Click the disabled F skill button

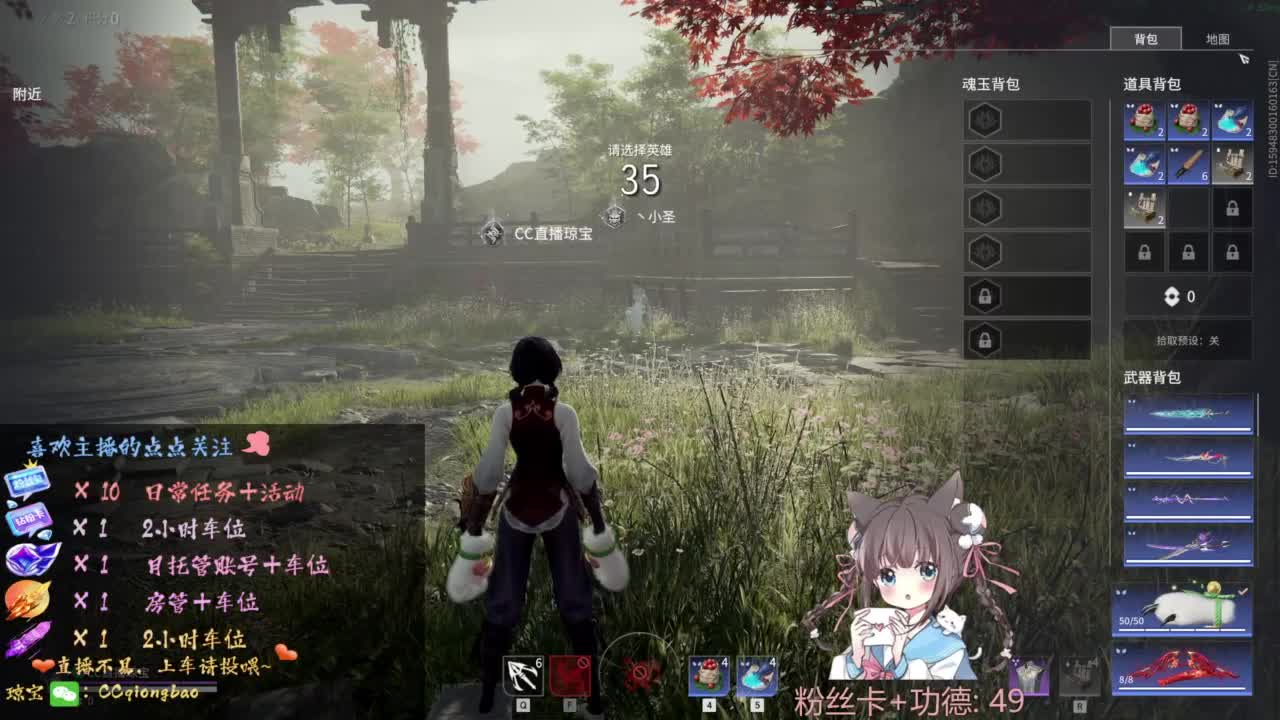point(569,676)
